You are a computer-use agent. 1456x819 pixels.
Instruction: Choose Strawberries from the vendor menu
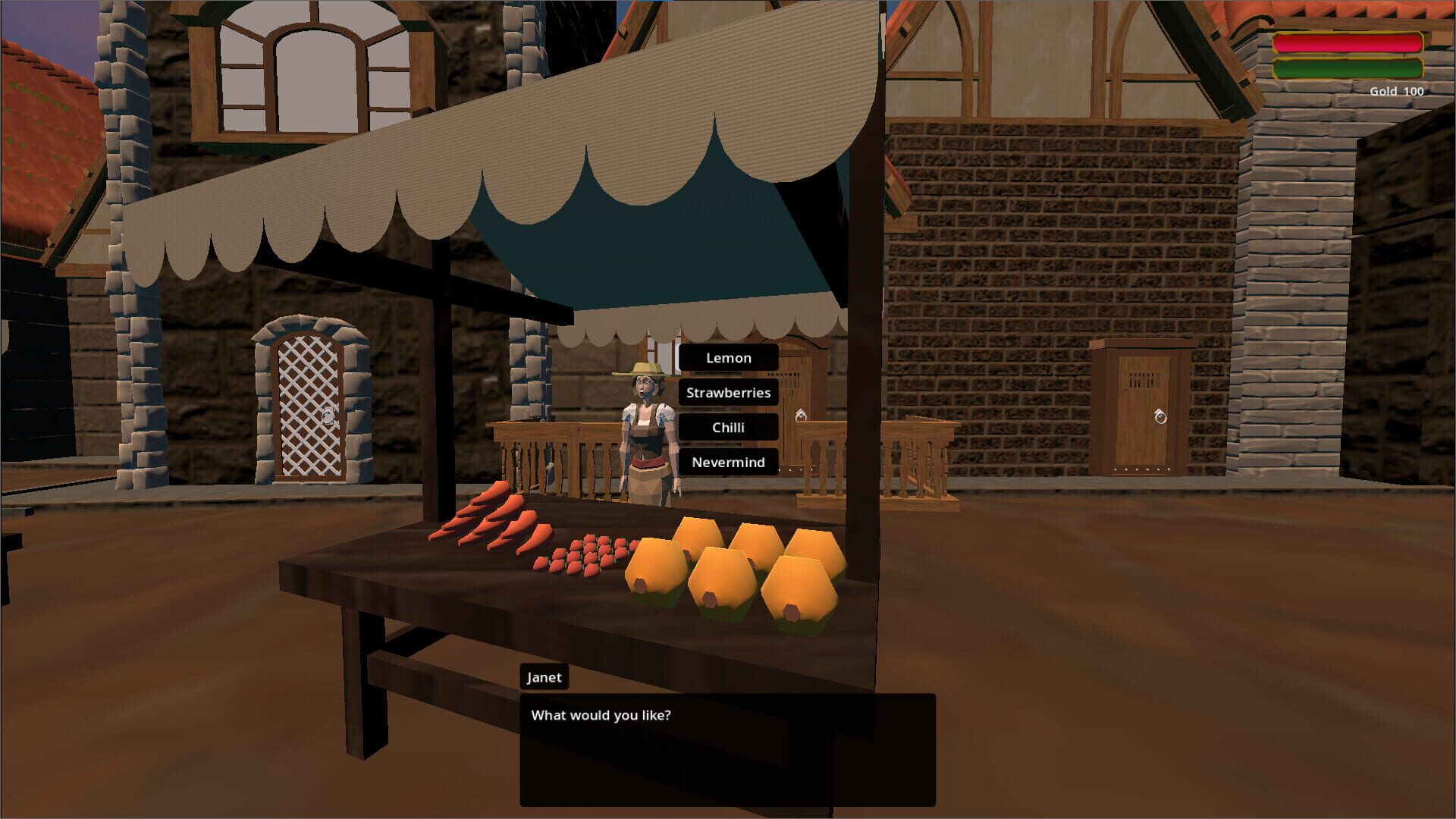point(728,392)
